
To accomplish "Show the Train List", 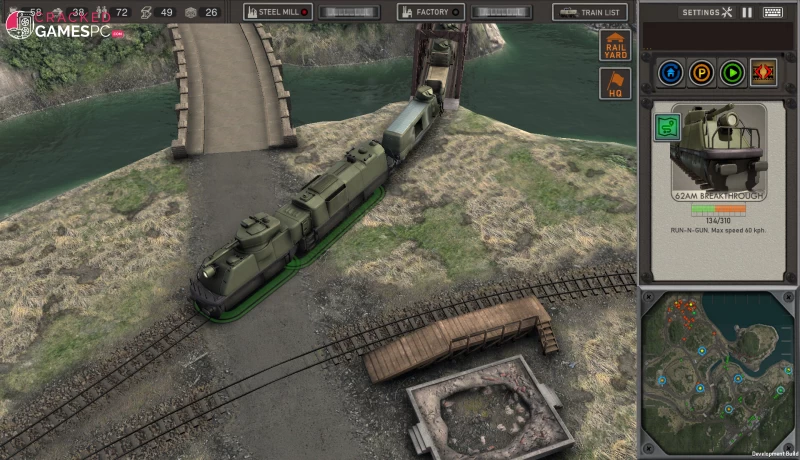I will pos(590,12).
